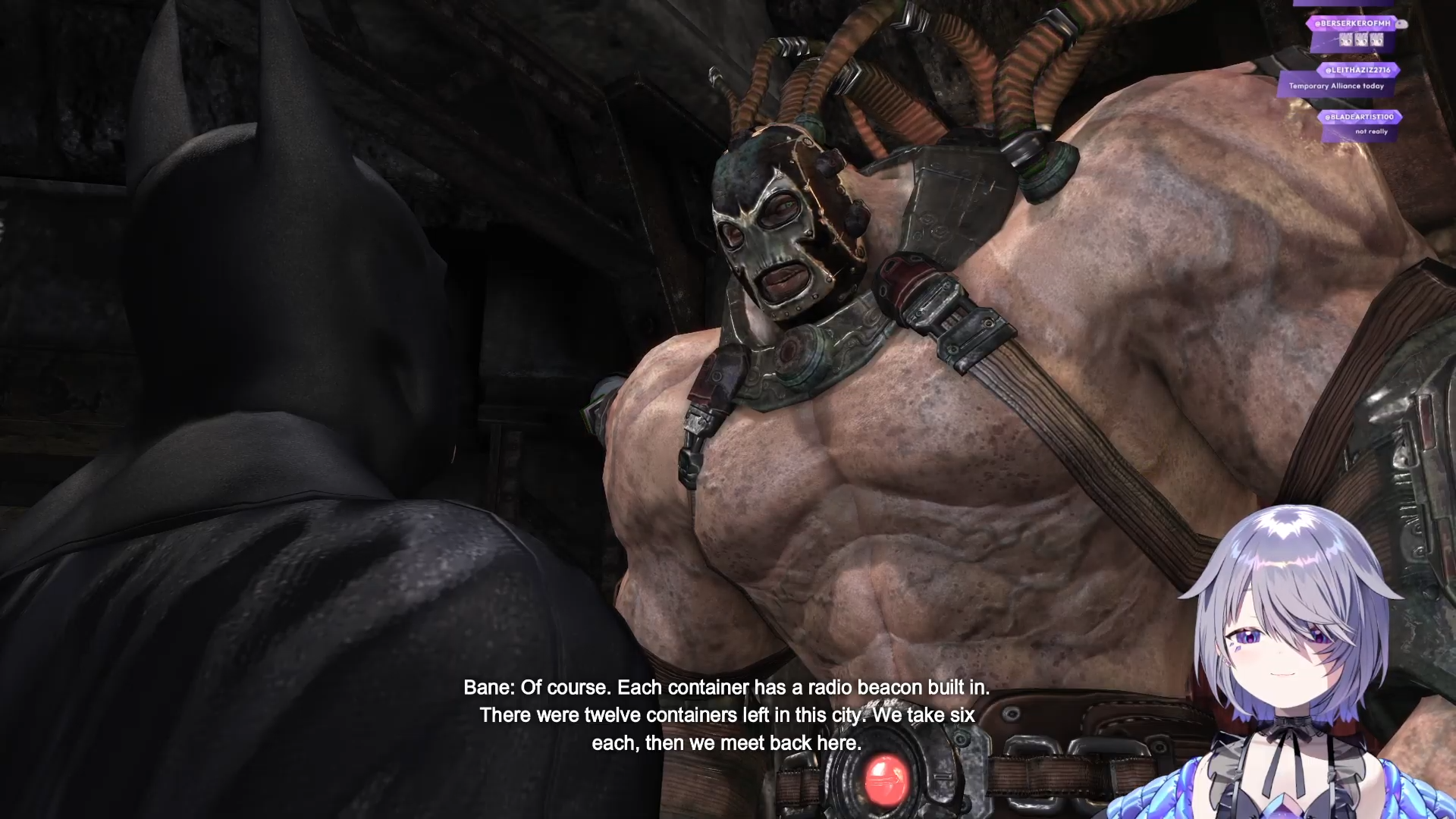Viewport: 1456px width, 819px height.
Task: Select LEITHAZIZ2716's Temporary Alliance chat message
Action: (1336, 86)
